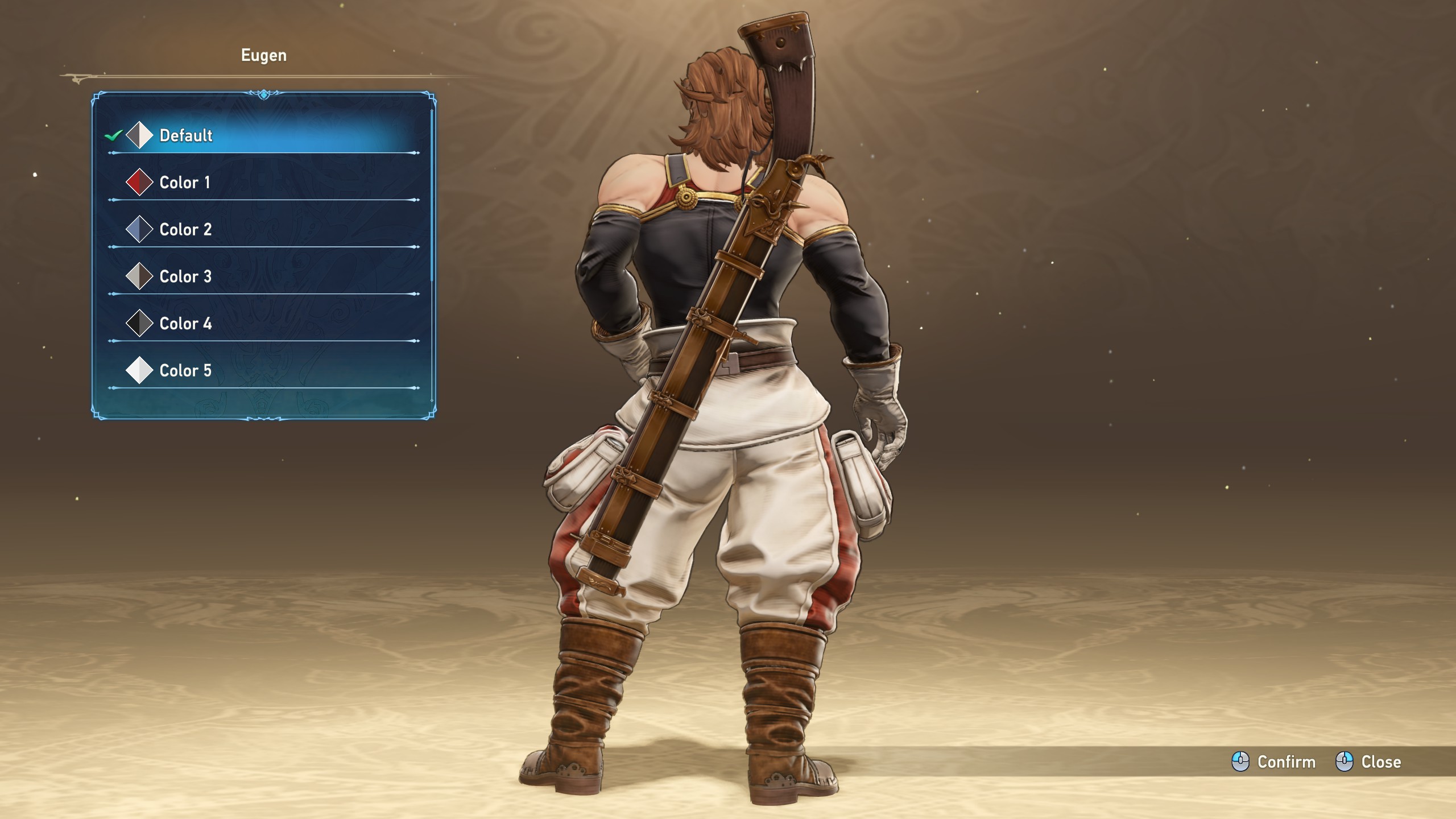
Task: Select the white Color 5 option
Action: coord(185,371)
